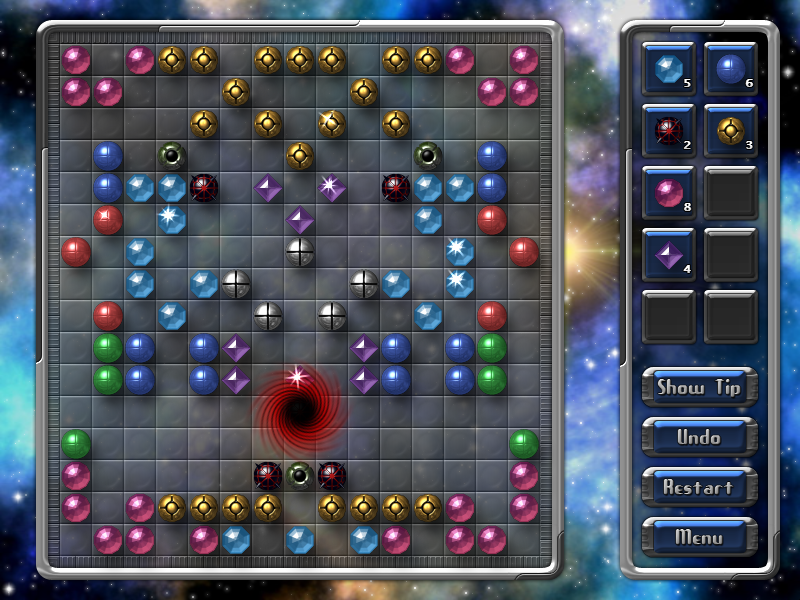Undo the last move
Image resolution: width=800 pixels, height=600 pixels.
tap(699, 437)
